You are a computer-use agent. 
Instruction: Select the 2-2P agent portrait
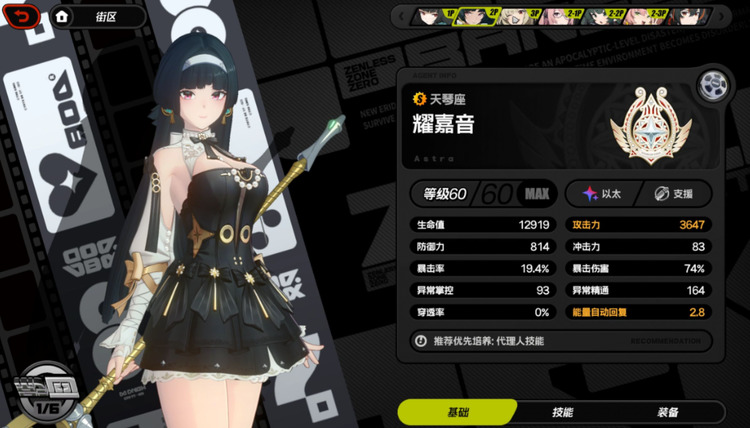[603, 16]
